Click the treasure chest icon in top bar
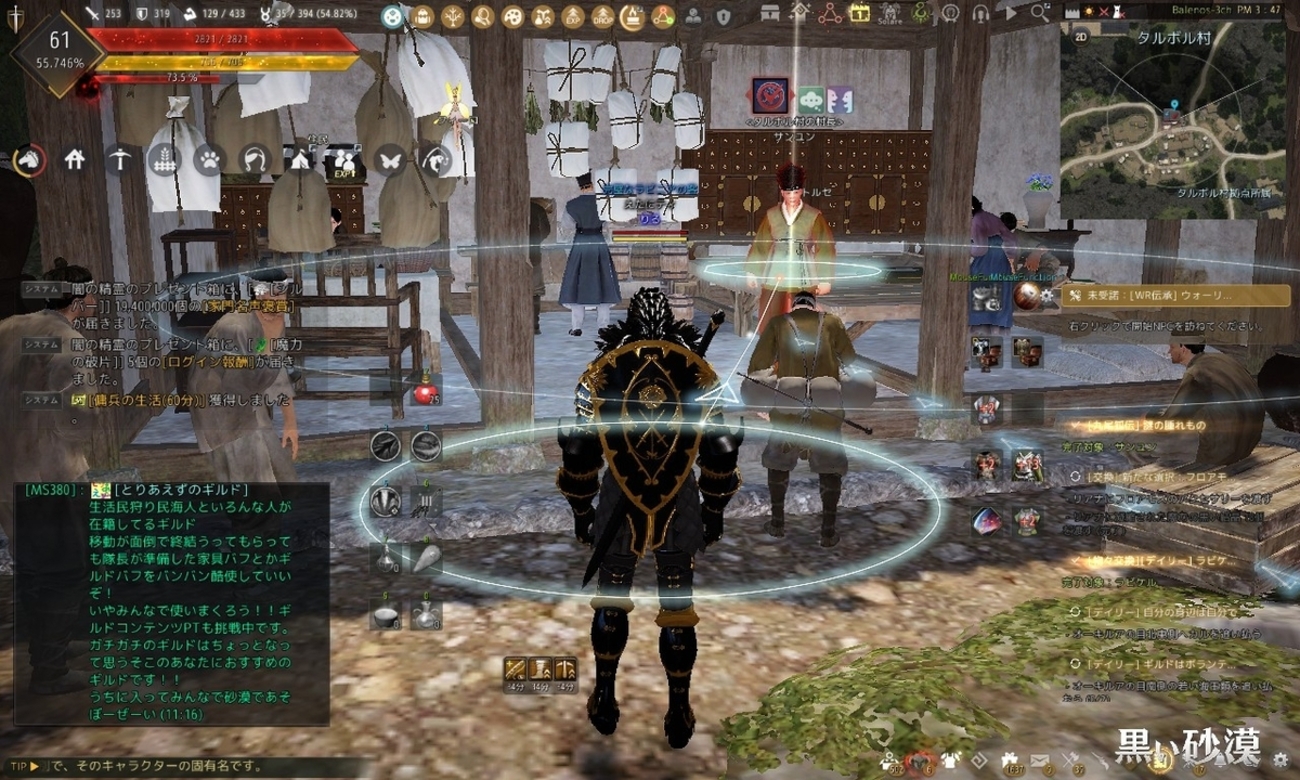 tap(769, 14)
